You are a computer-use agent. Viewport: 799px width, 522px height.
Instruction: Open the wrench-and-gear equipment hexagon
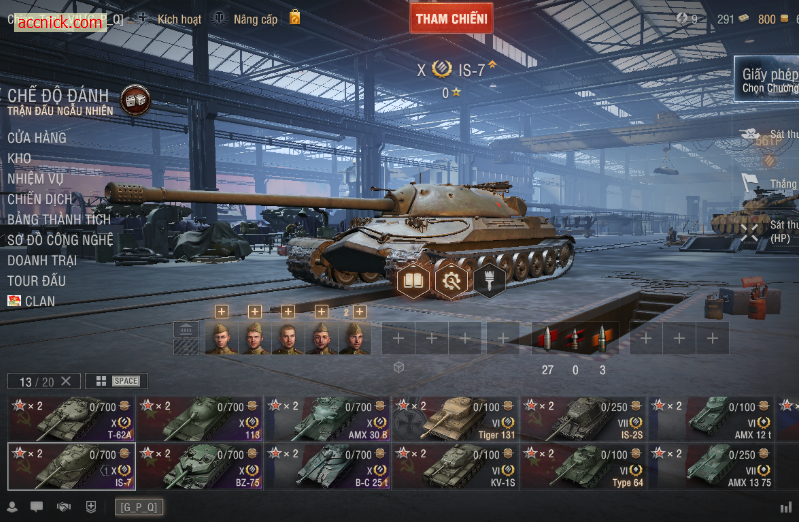(x=451, y=280)
